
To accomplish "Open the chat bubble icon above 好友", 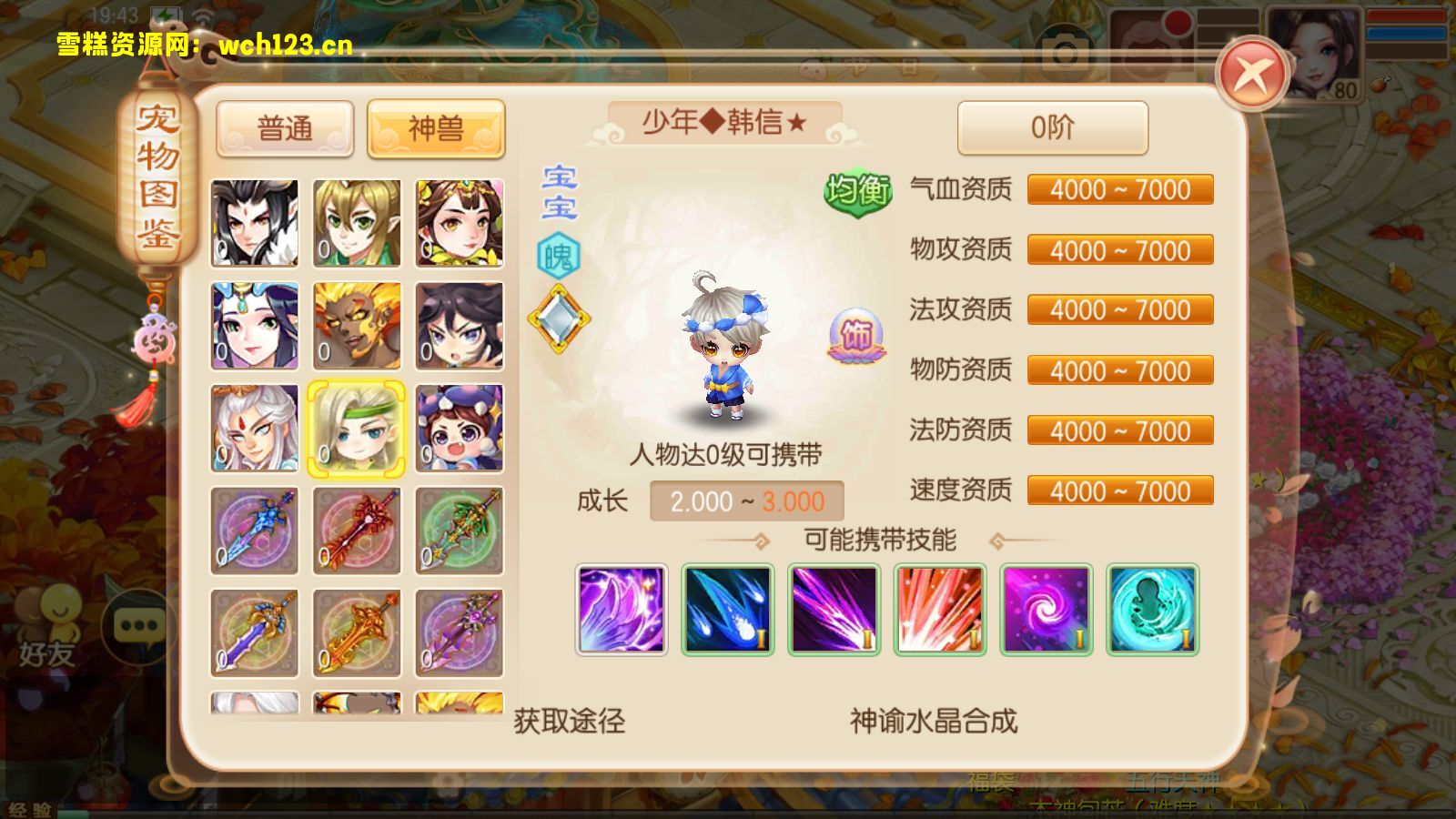I will pos(136,625).
